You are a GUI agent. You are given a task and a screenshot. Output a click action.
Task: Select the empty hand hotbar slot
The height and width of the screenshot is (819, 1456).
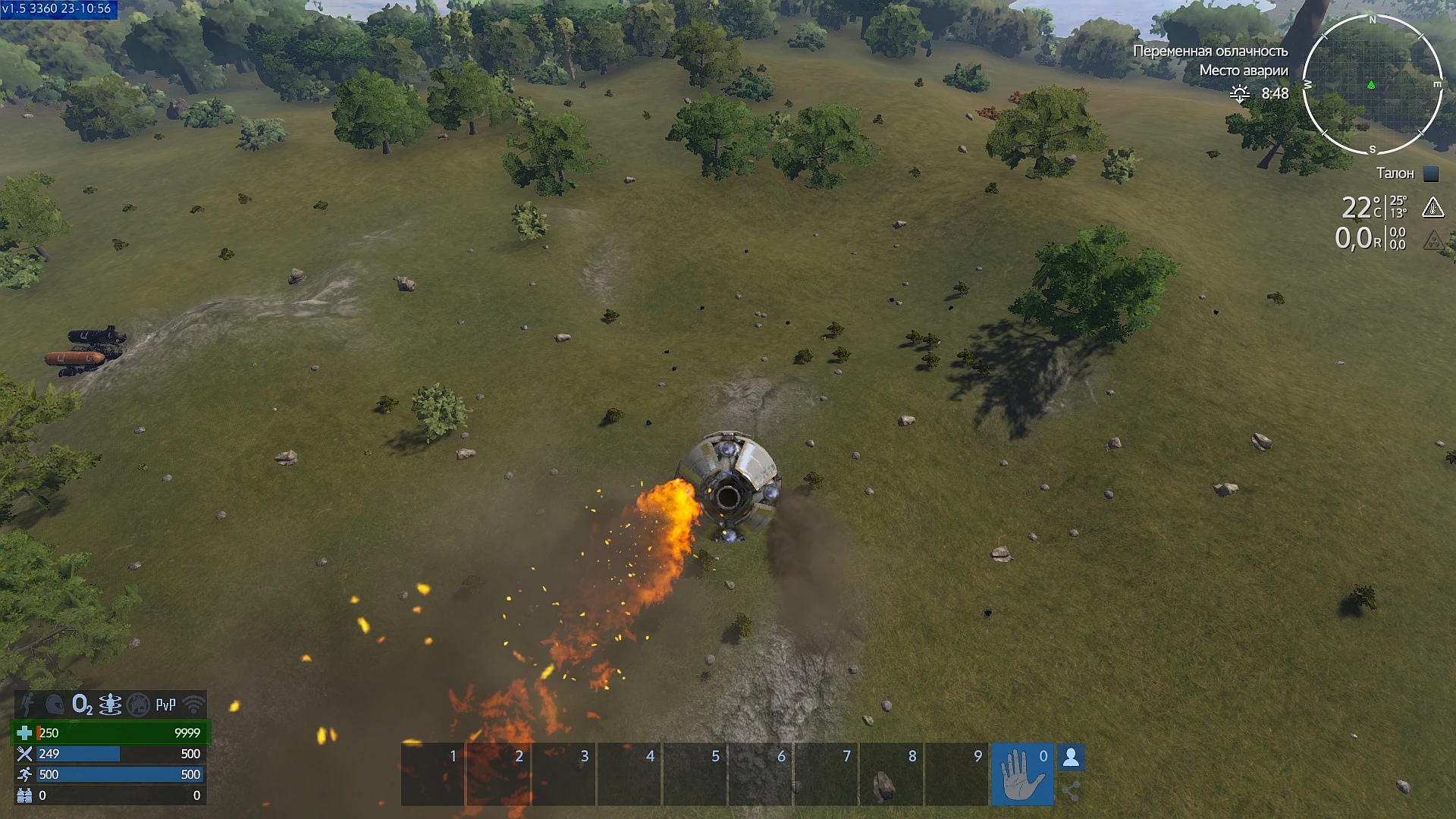pyautogui.click(x=1022, y=775)
